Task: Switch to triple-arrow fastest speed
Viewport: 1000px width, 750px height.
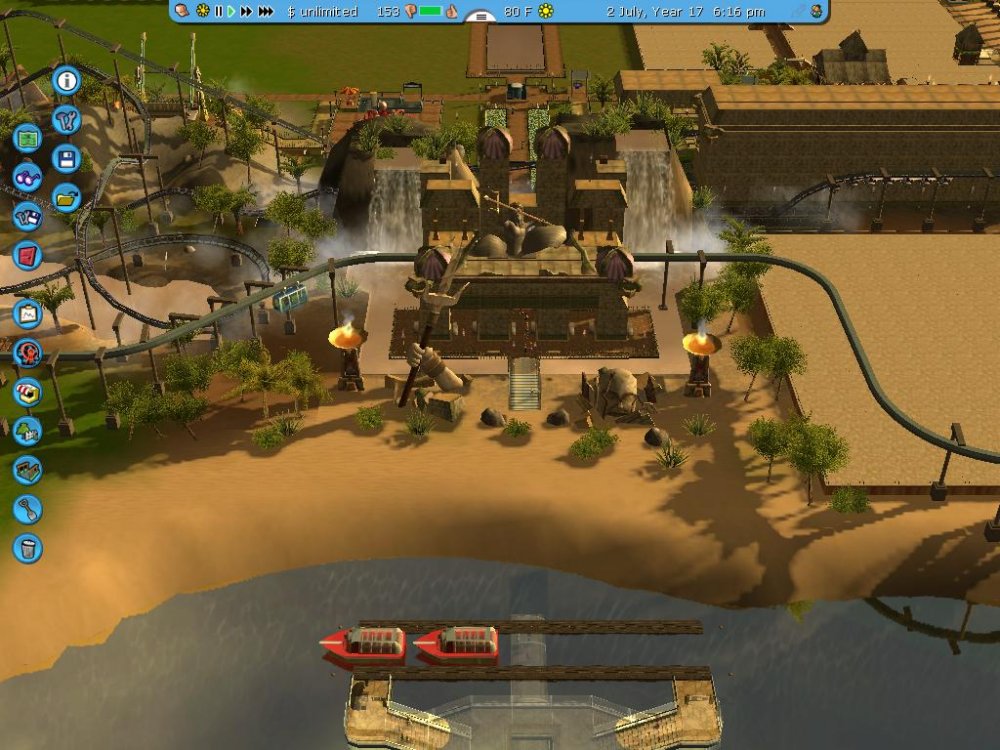Action: coord(266,11)
